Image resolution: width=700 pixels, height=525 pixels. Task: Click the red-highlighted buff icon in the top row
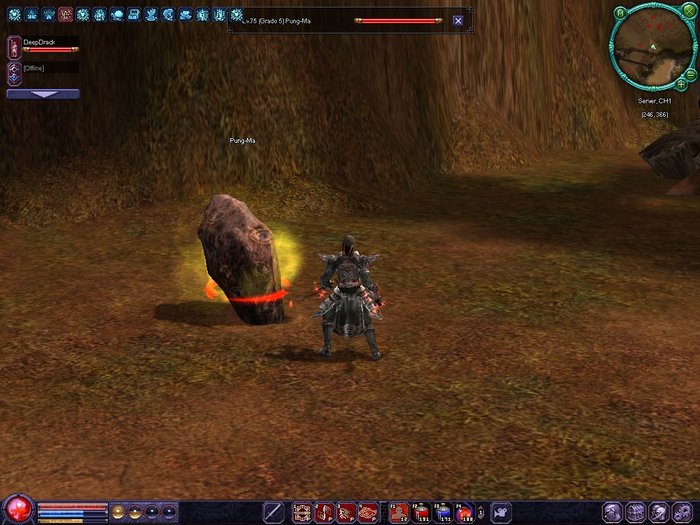click(x=66, y=15)
